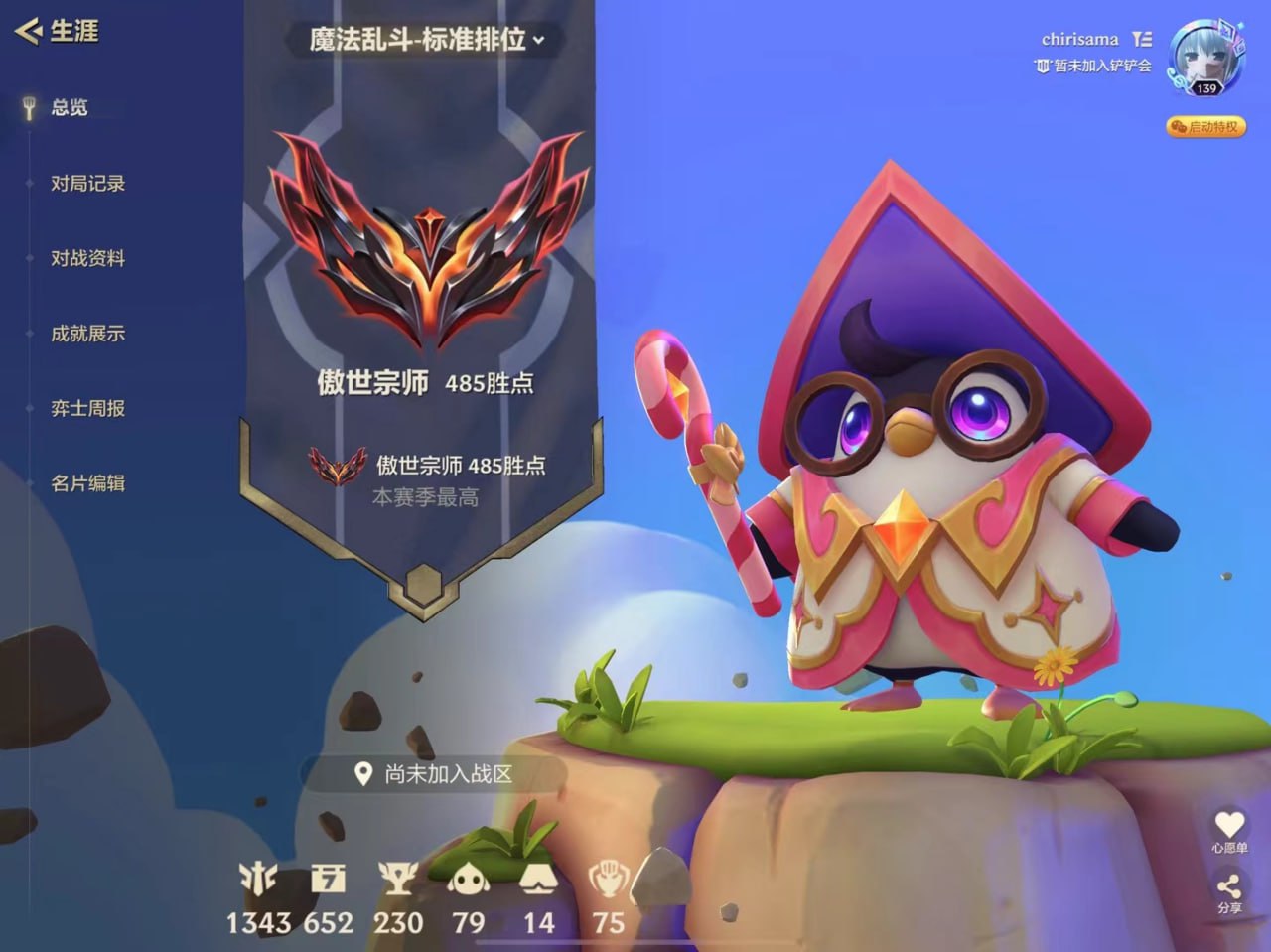1271x952 pixels.
Task: Show the 对战资料 section
Action: (x=87, y=258)
